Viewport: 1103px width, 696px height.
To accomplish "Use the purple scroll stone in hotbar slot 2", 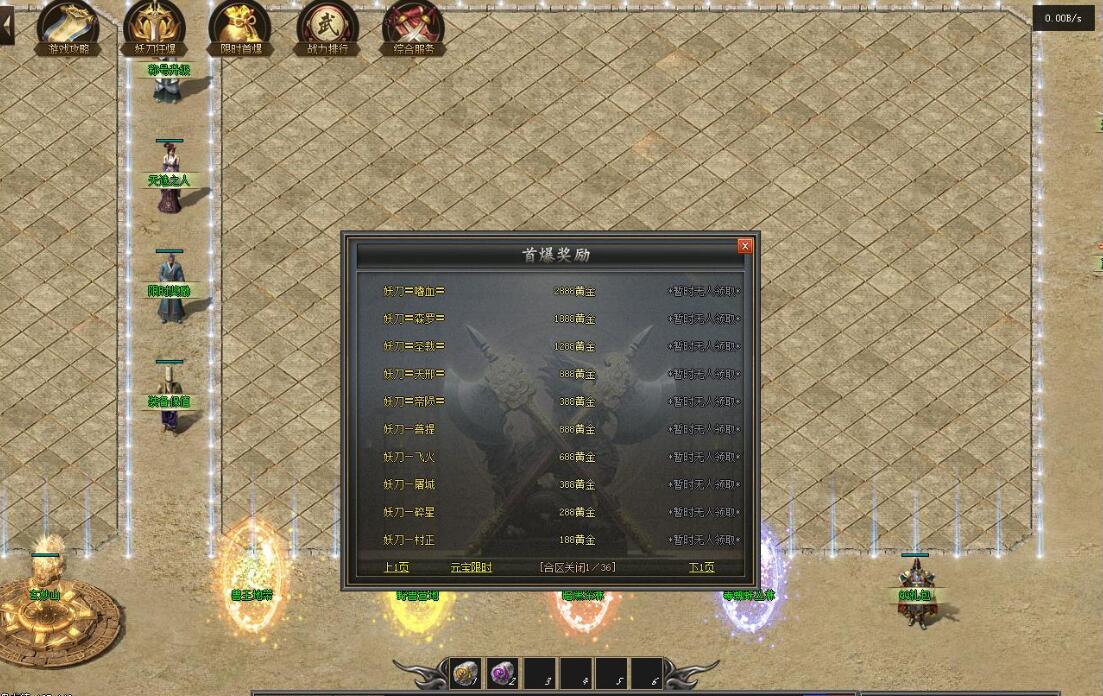I will [502, 674].
